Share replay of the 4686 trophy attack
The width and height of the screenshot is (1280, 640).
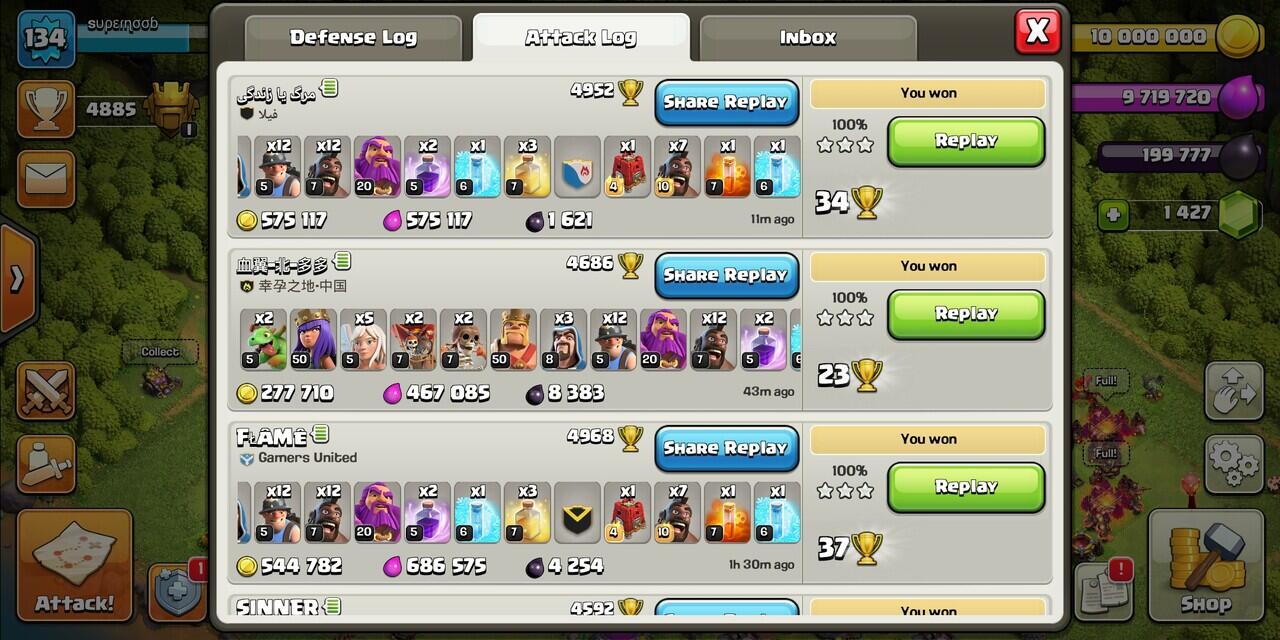[726, 275]
